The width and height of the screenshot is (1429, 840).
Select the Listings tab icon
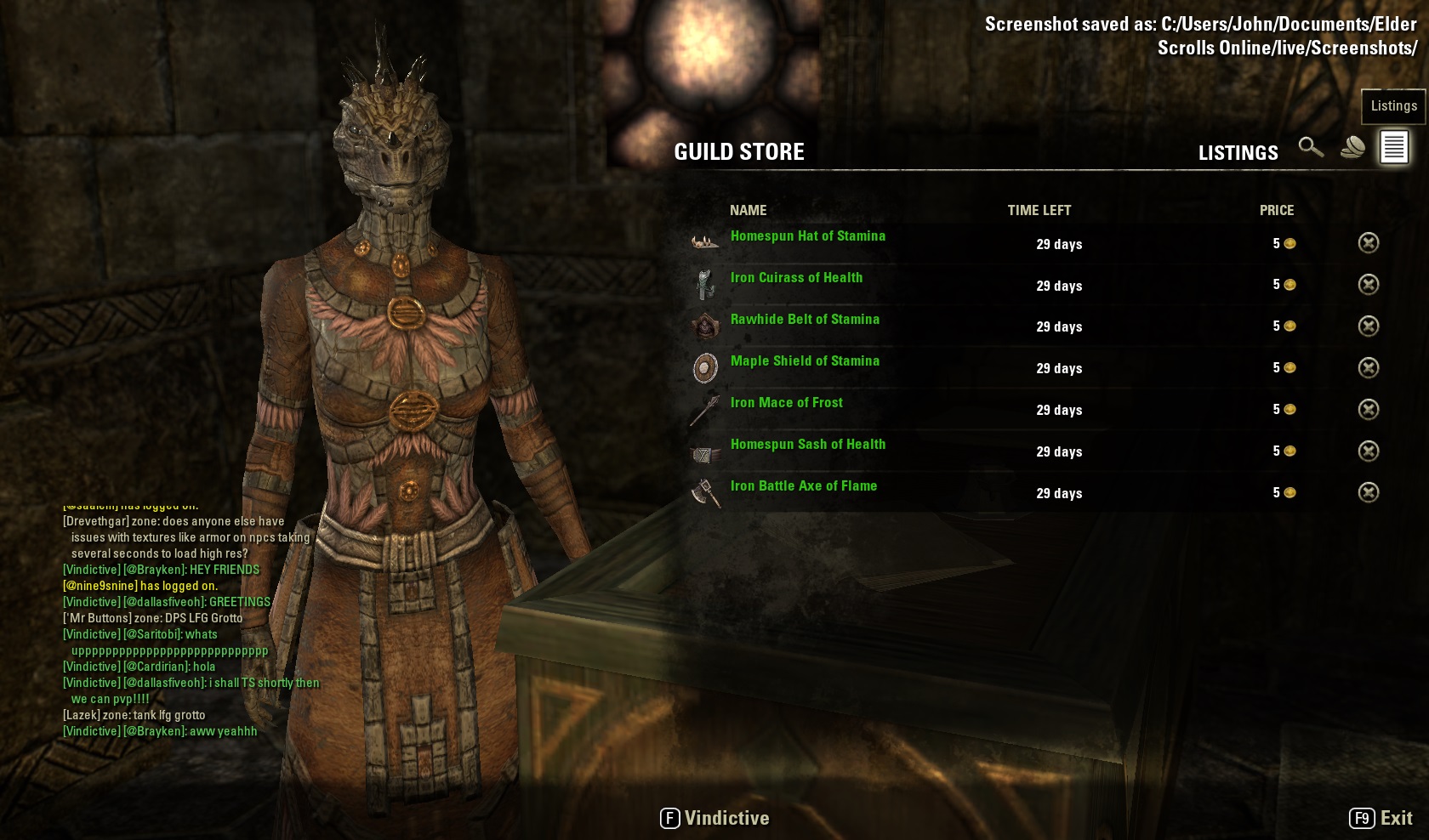coord(1393,148)
